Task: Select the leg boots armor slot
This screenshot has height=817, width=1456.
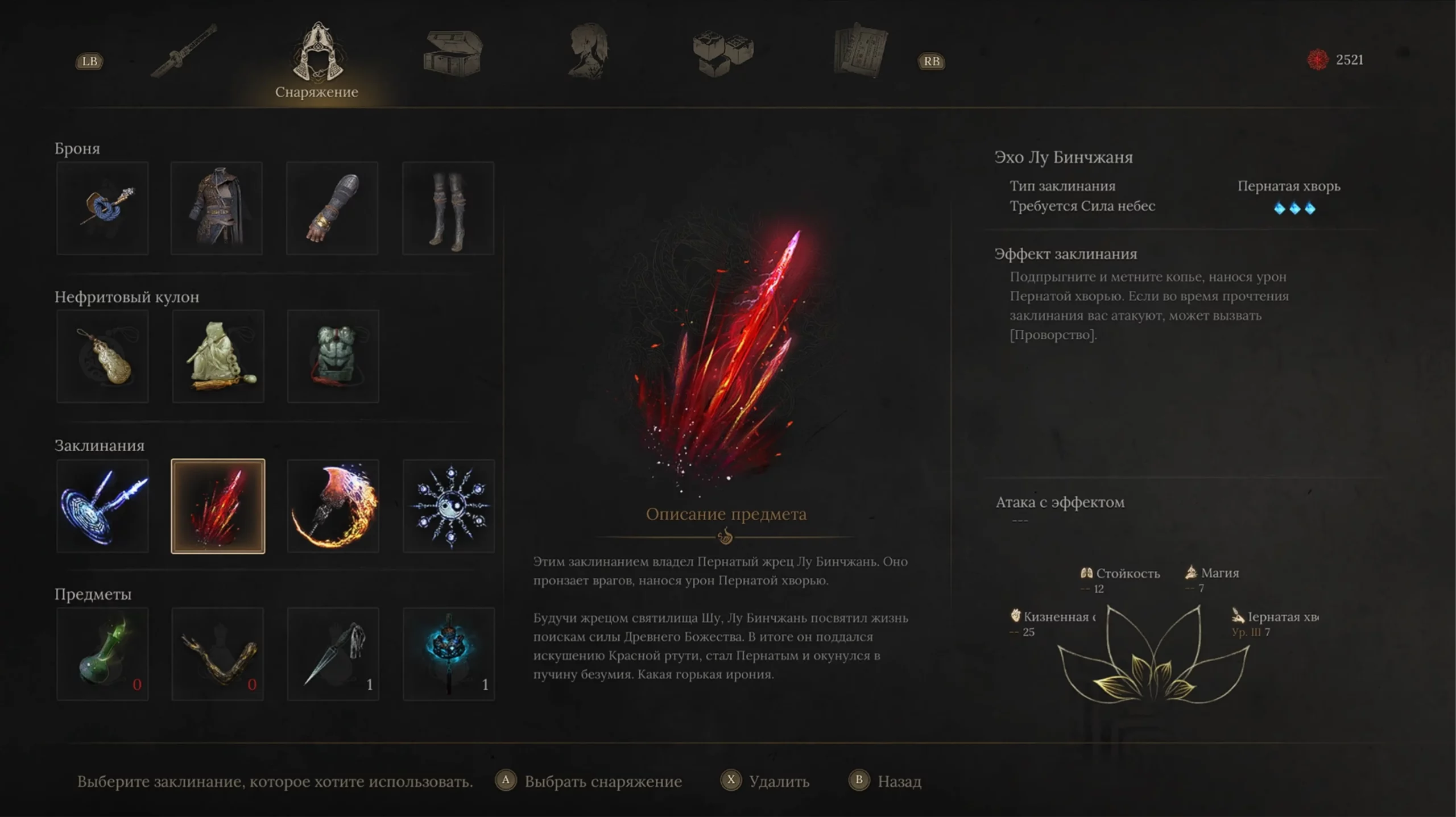Action: click(x=448, y=208)
